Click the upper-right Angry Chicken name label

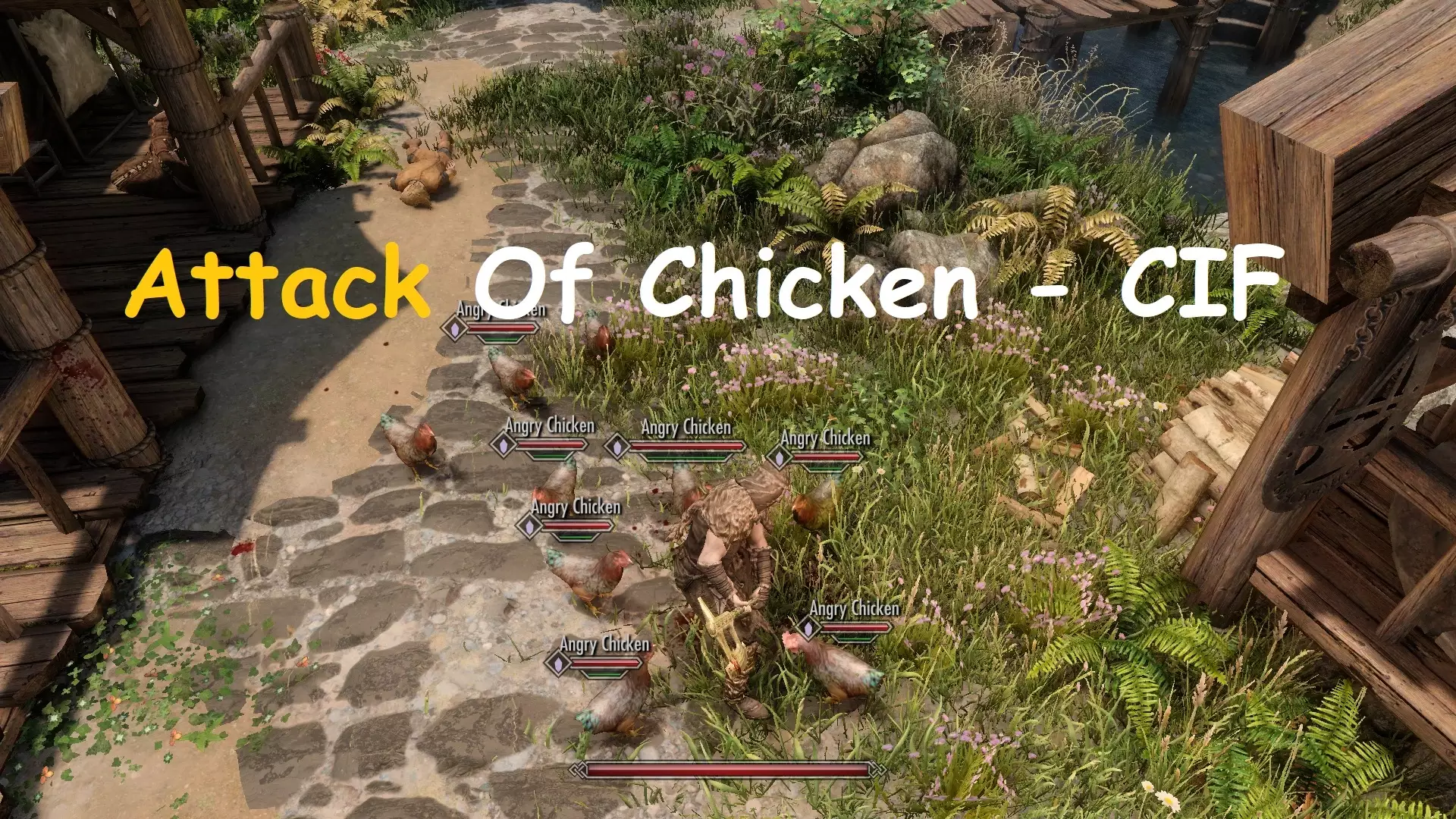click(826, 438)
